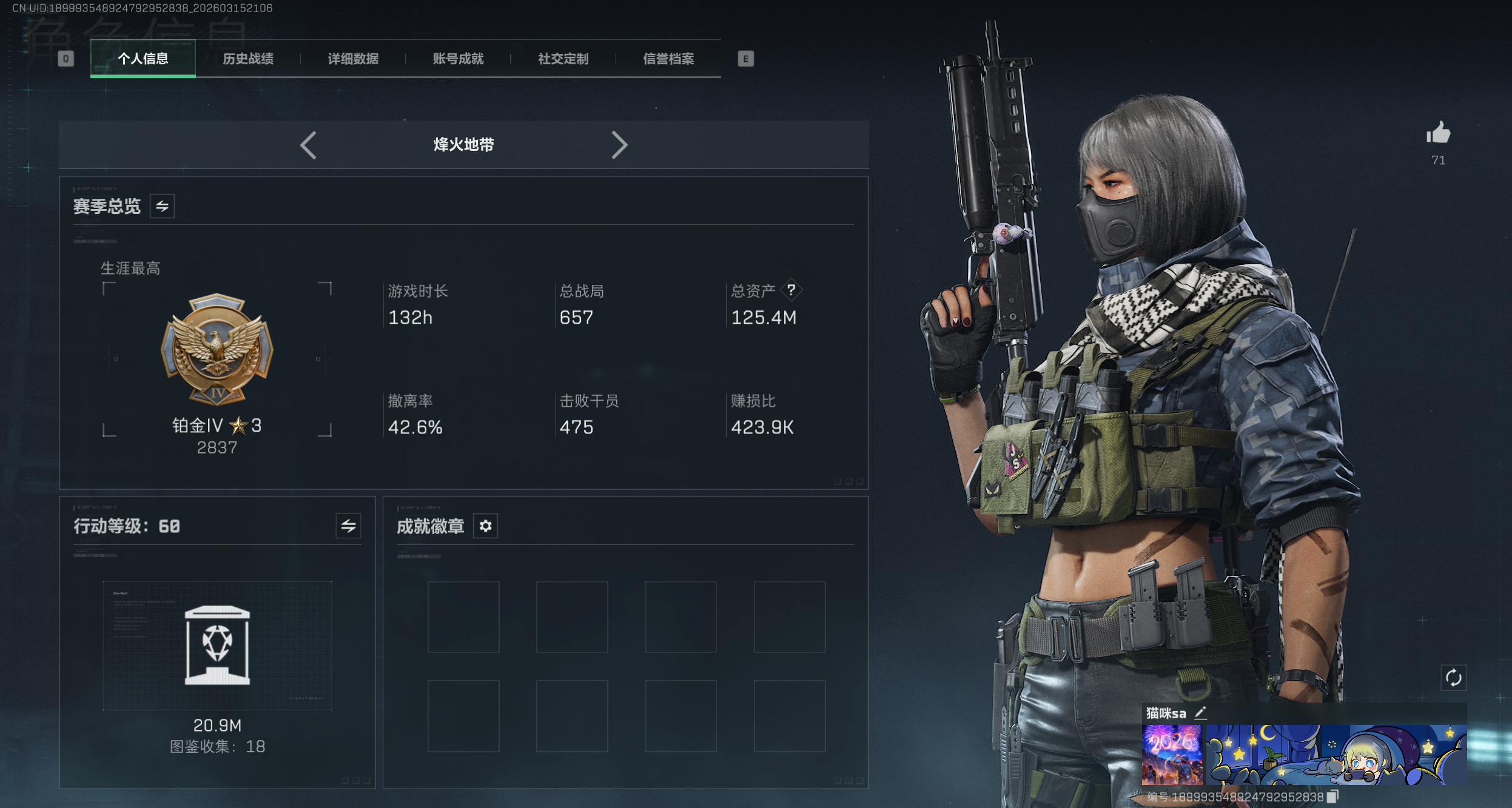Open the 账号成就 tab
Screen dimensions: 1512x808
click(459, 59)
